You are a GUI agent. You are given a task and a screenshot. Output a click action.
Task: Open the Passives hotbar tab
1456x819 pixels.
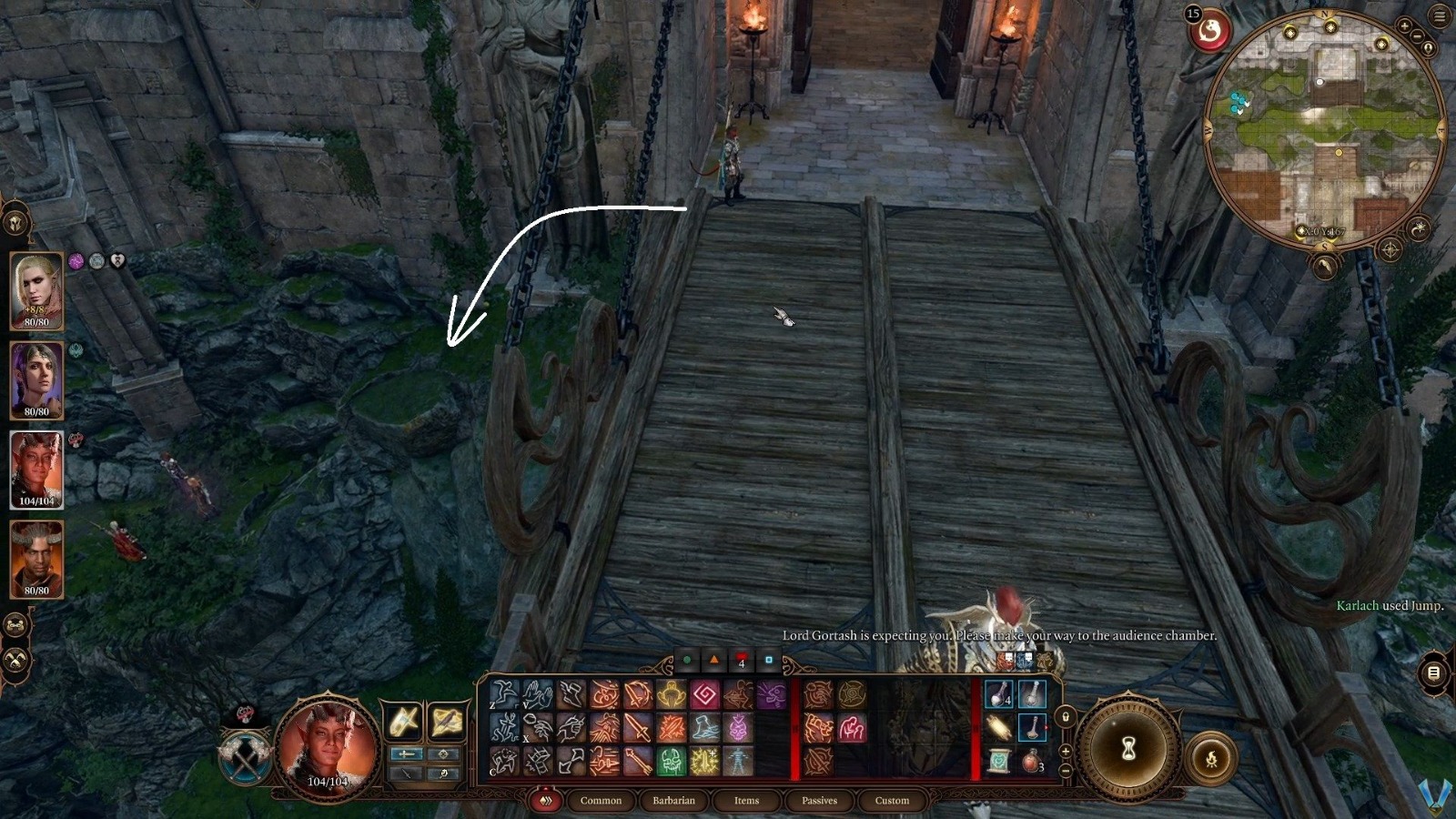820,801
